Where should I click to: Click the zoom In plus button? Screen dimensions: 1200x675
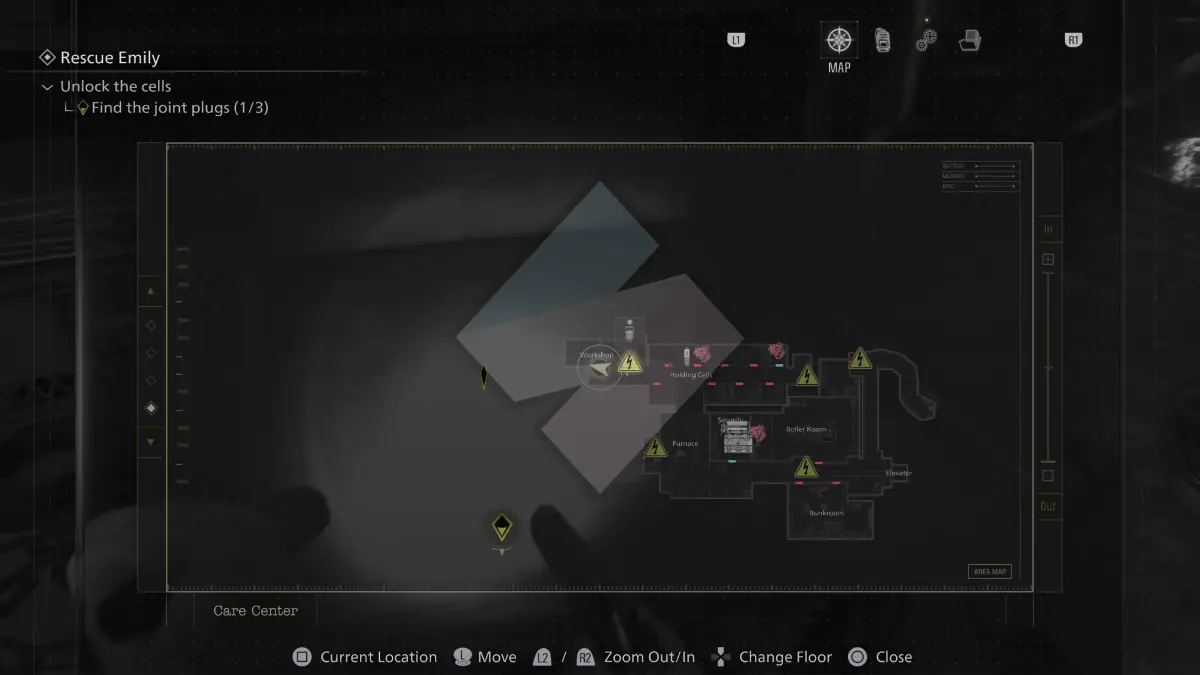pyautogui.click(x=1048, y=260)
